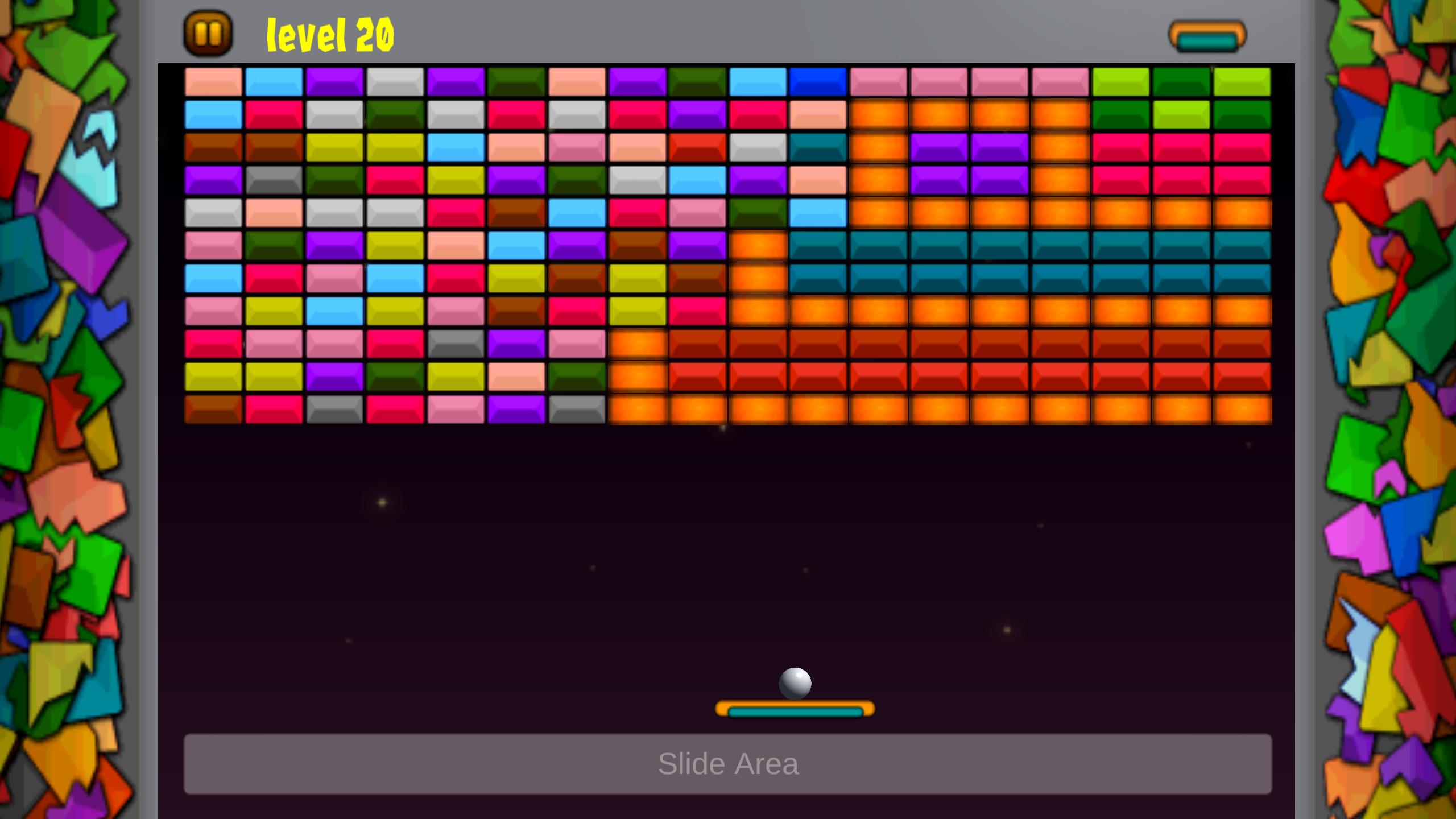This screenshot has height=819, width=1456.
Task: Pause the game with the orange button
Action: click(x=208, y=34)
